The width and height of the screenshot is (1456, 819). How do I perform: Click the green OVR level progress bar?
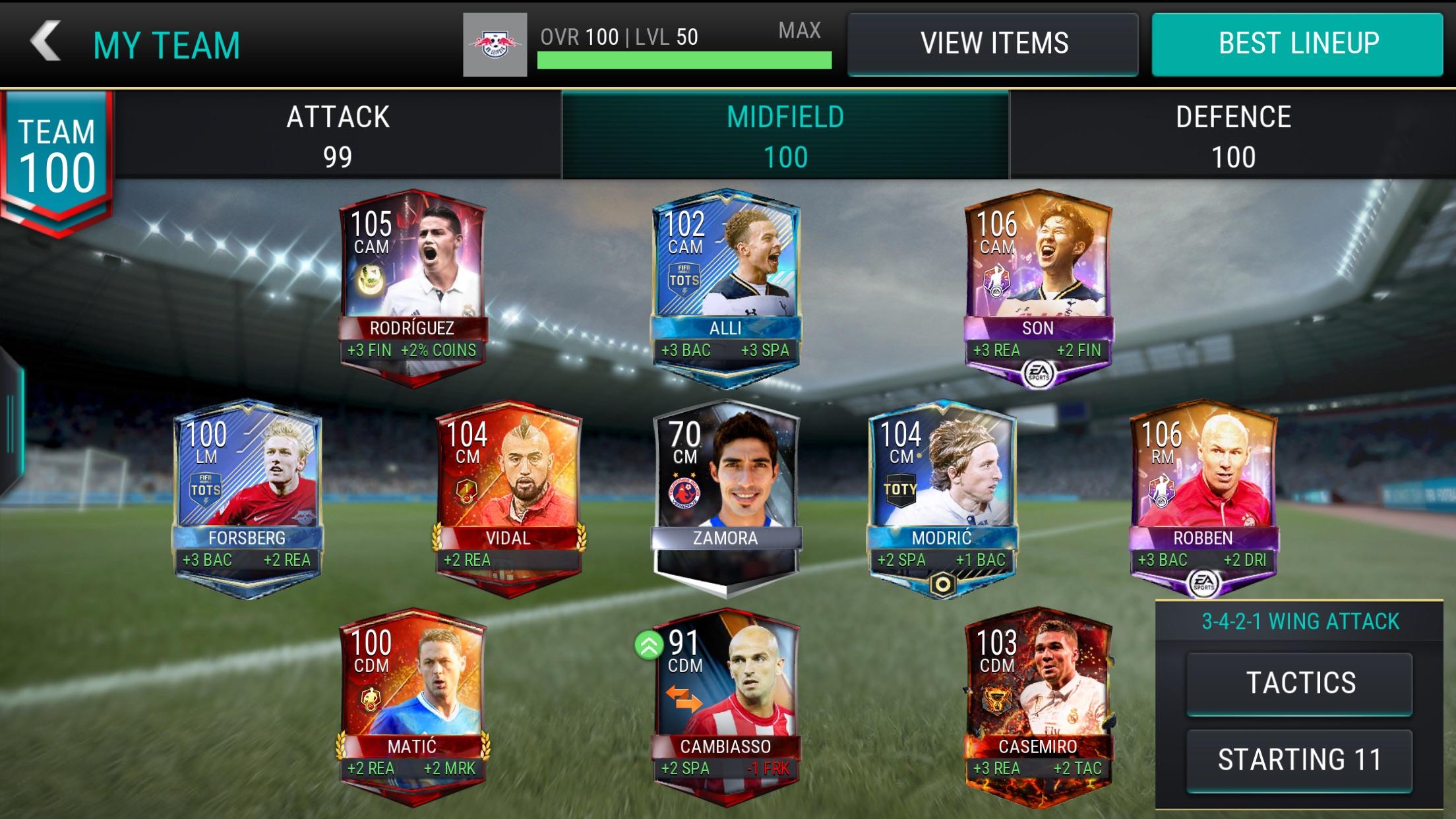pyautogui.click(x=682, y=59)
